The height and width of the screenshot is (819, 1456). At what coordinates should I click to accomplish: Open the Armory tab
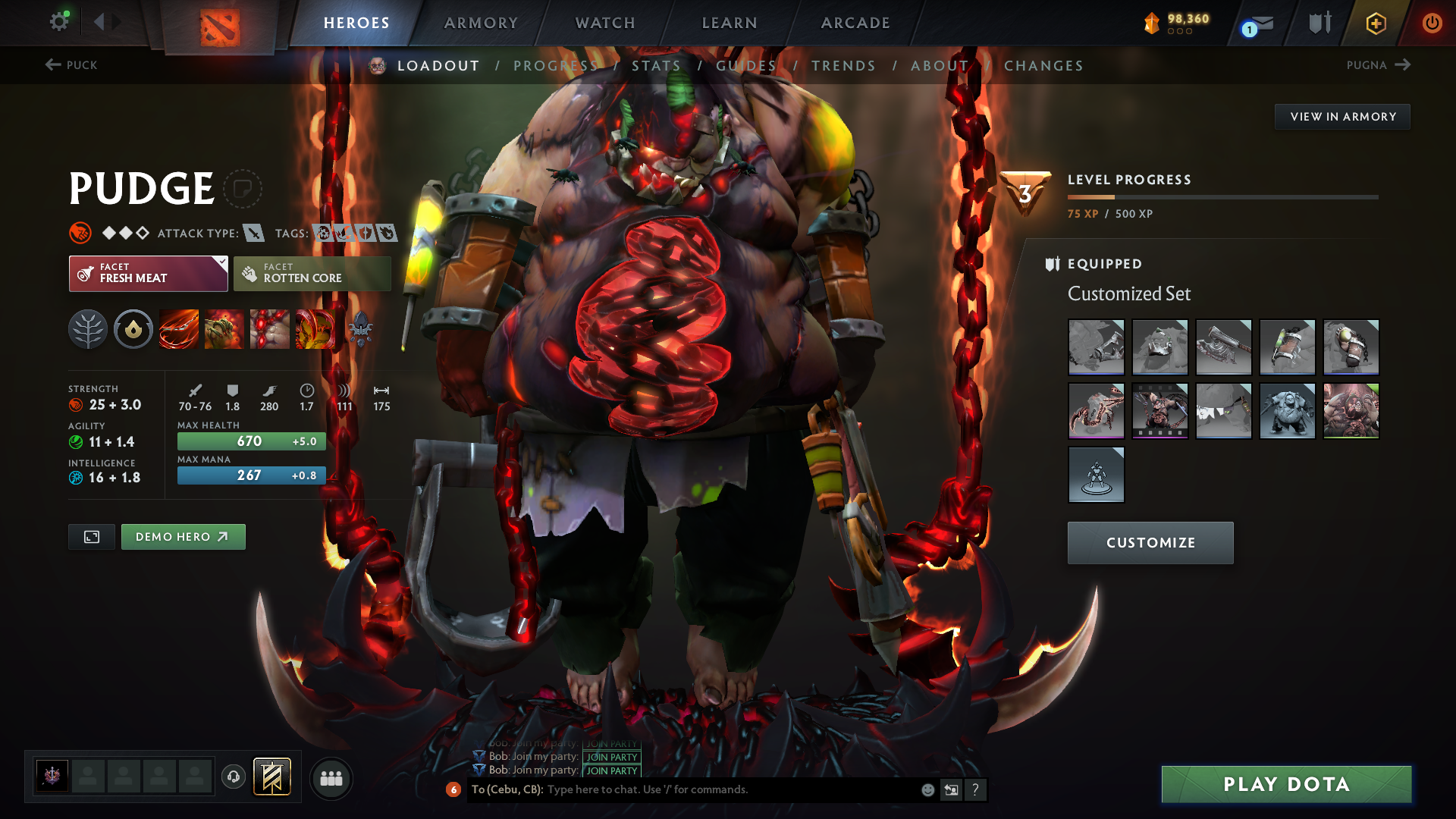click(x=481, y=23)
